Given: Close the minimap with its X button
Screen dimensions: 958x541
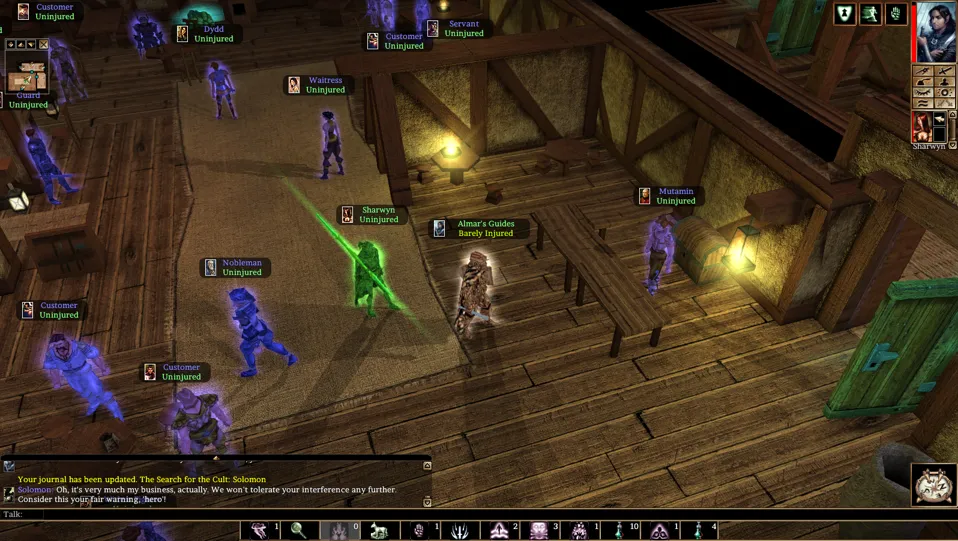Looking at the screenshot, I should click(45, 45).
